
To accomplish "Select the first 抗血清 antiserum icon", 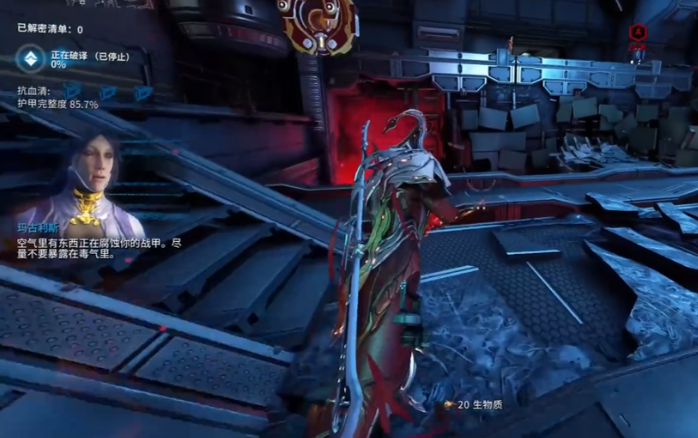I will pos(71,92).
